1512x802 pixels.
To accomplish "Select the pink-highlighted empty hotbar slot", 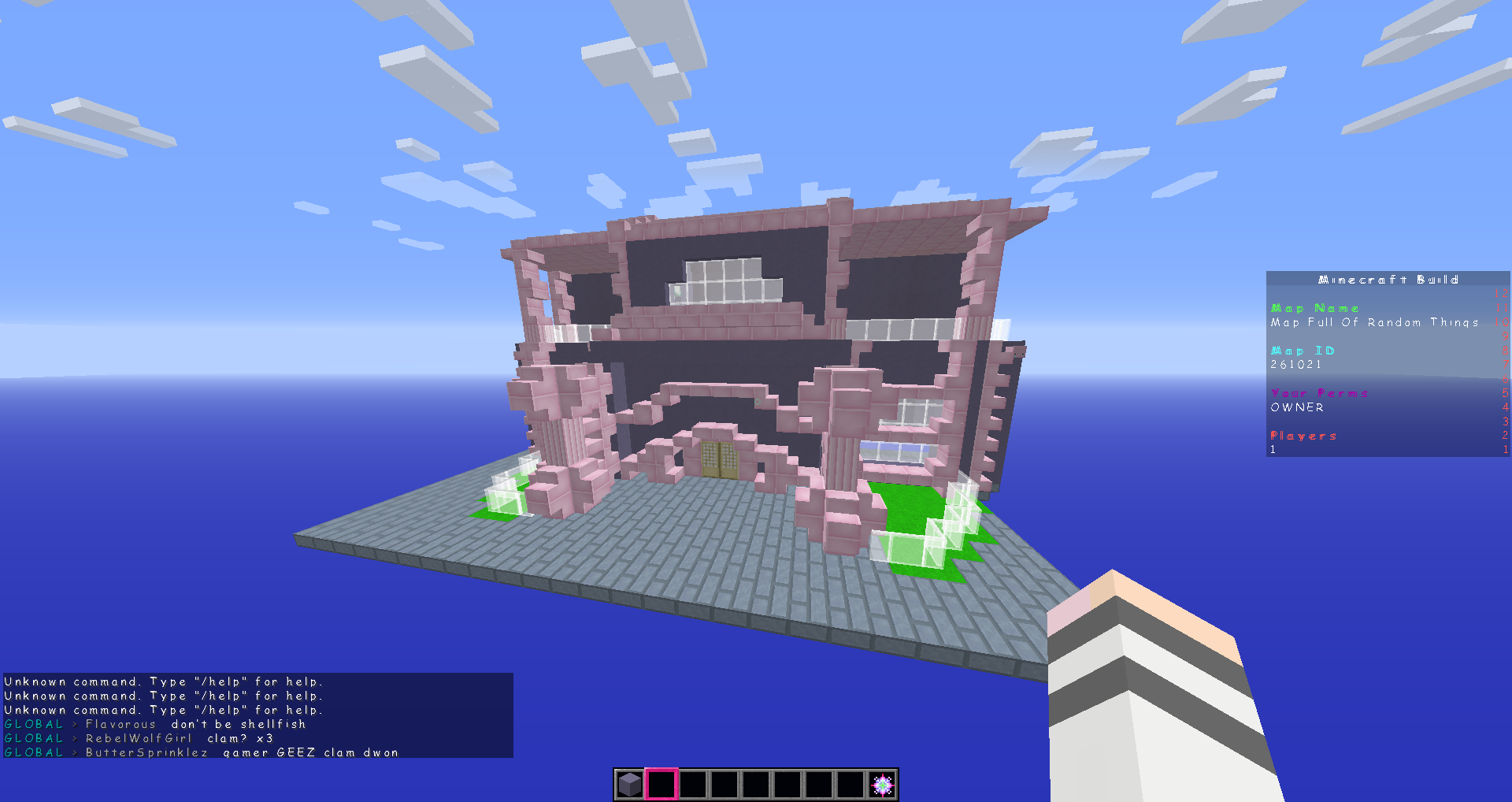I will (661, 785).
